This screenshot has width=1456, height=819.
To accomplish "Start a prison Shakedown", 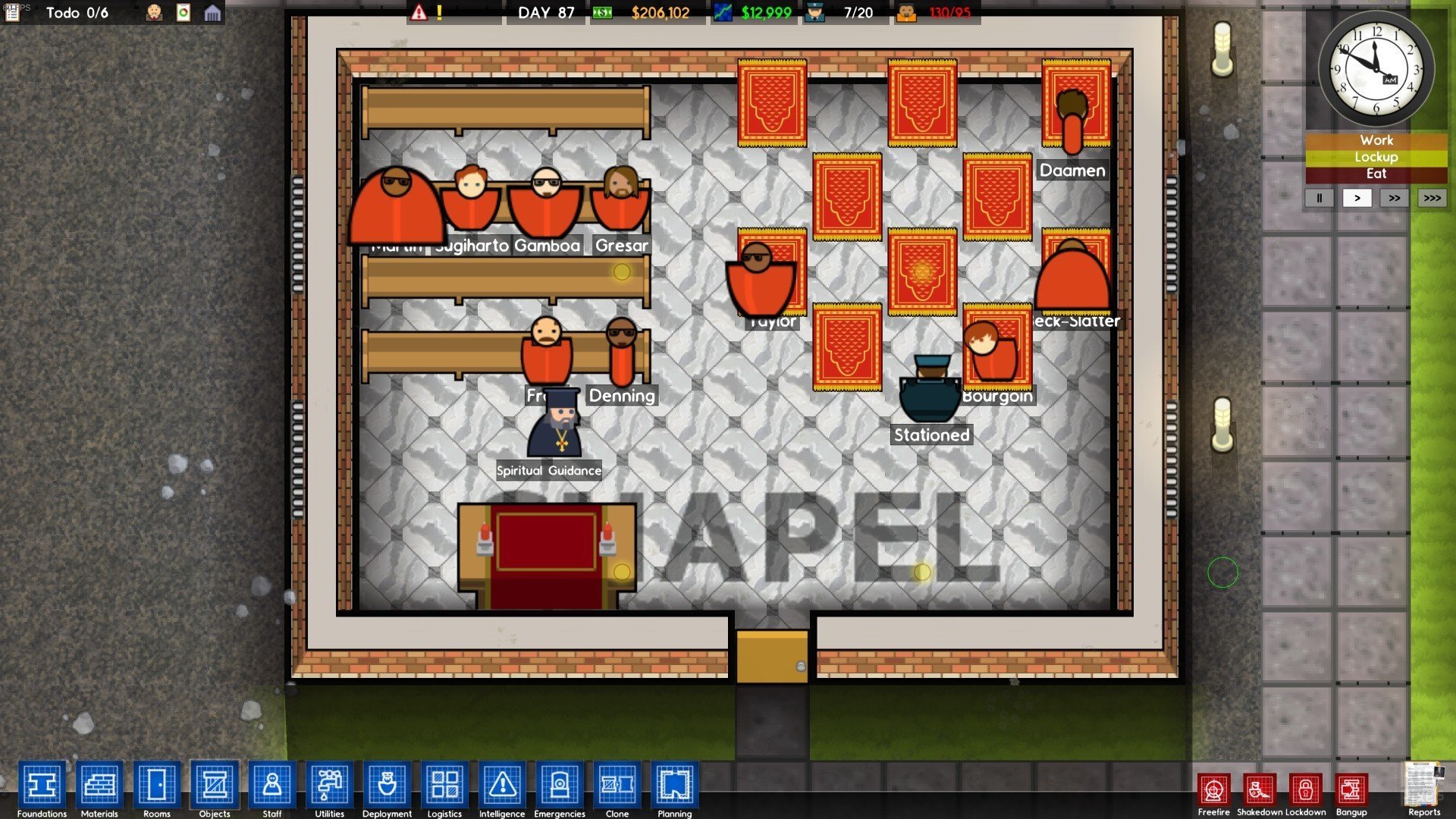I will click(1260, 791).
